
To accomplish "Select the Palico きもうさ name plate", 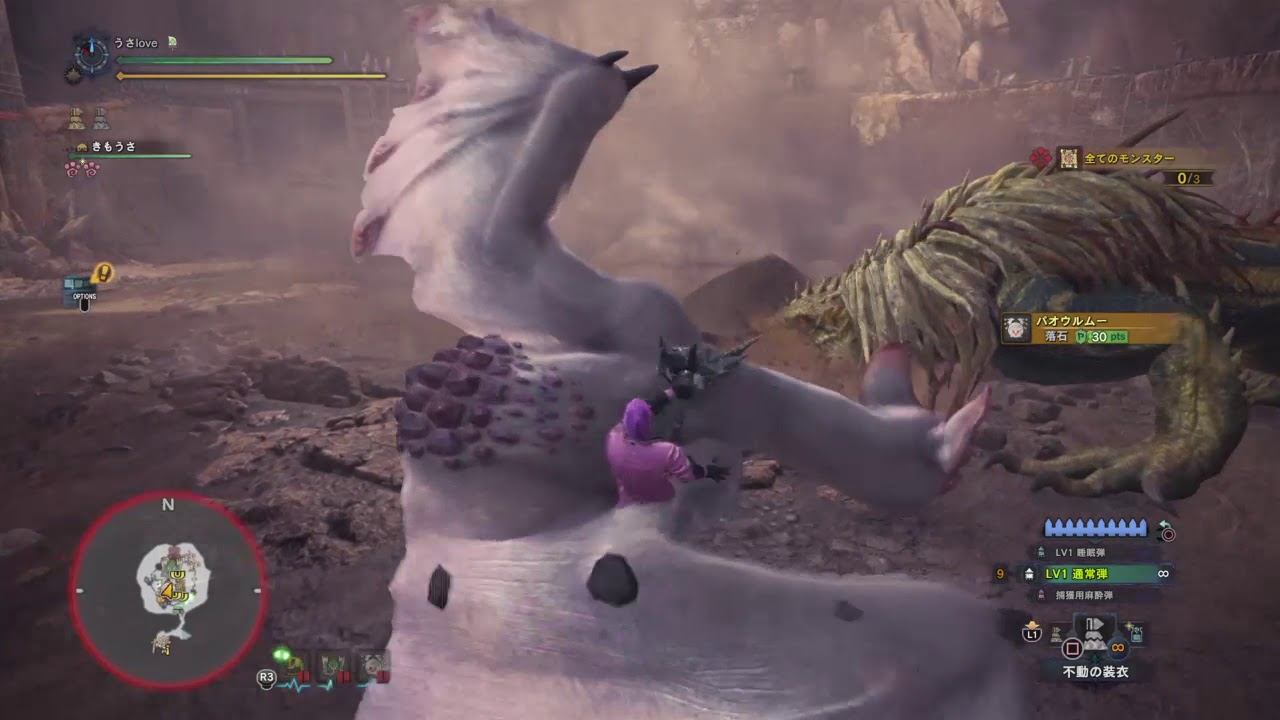I will point(112,147).
